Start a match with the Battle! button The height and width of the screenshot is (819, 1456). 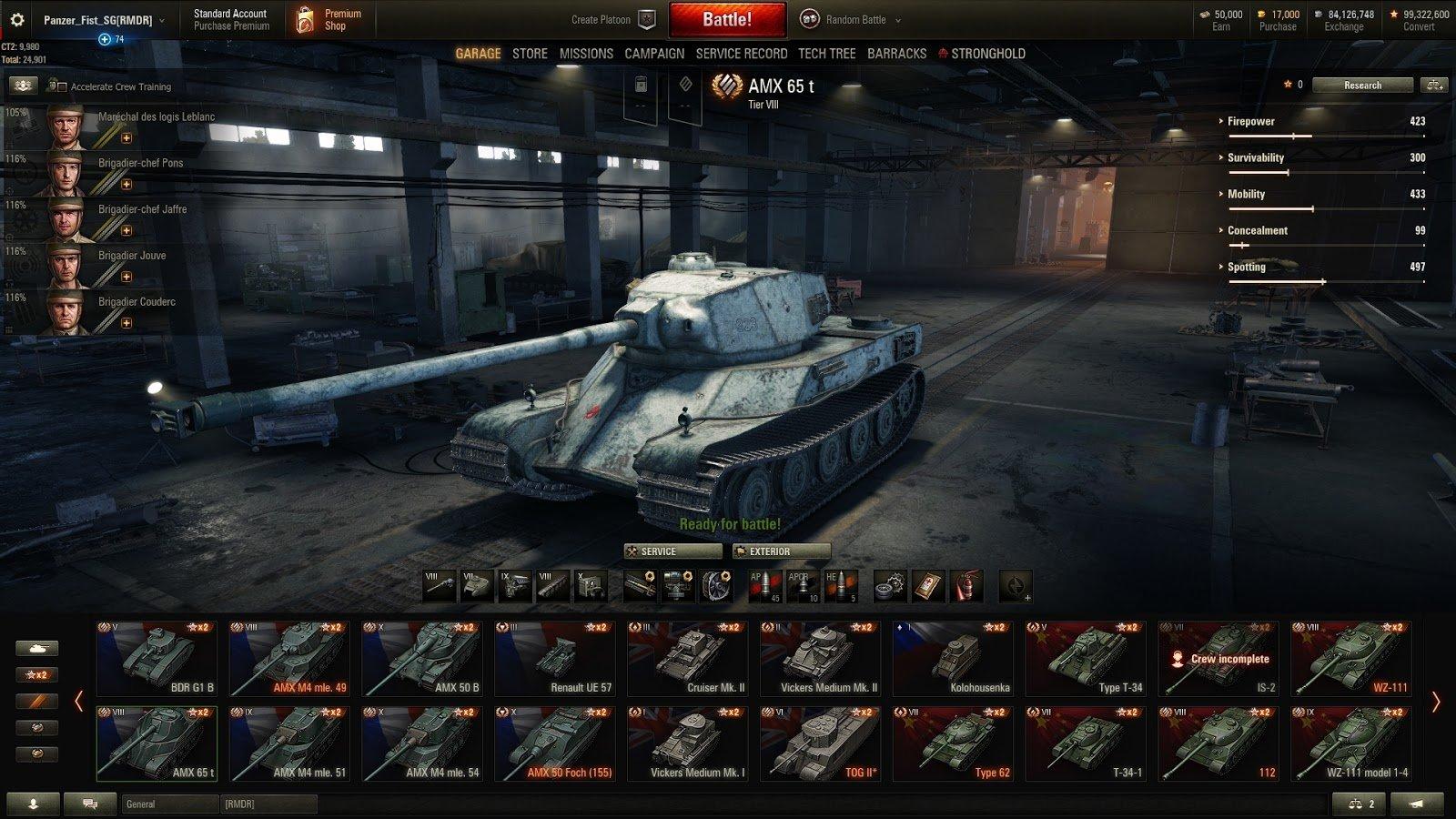(726, 19)
